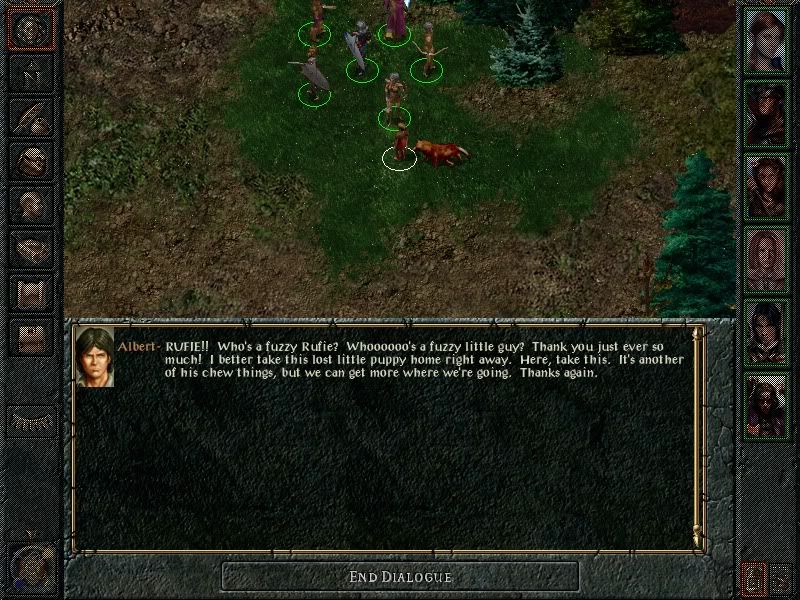Select the pale long-haired woman's party portrait

point(768,258)
